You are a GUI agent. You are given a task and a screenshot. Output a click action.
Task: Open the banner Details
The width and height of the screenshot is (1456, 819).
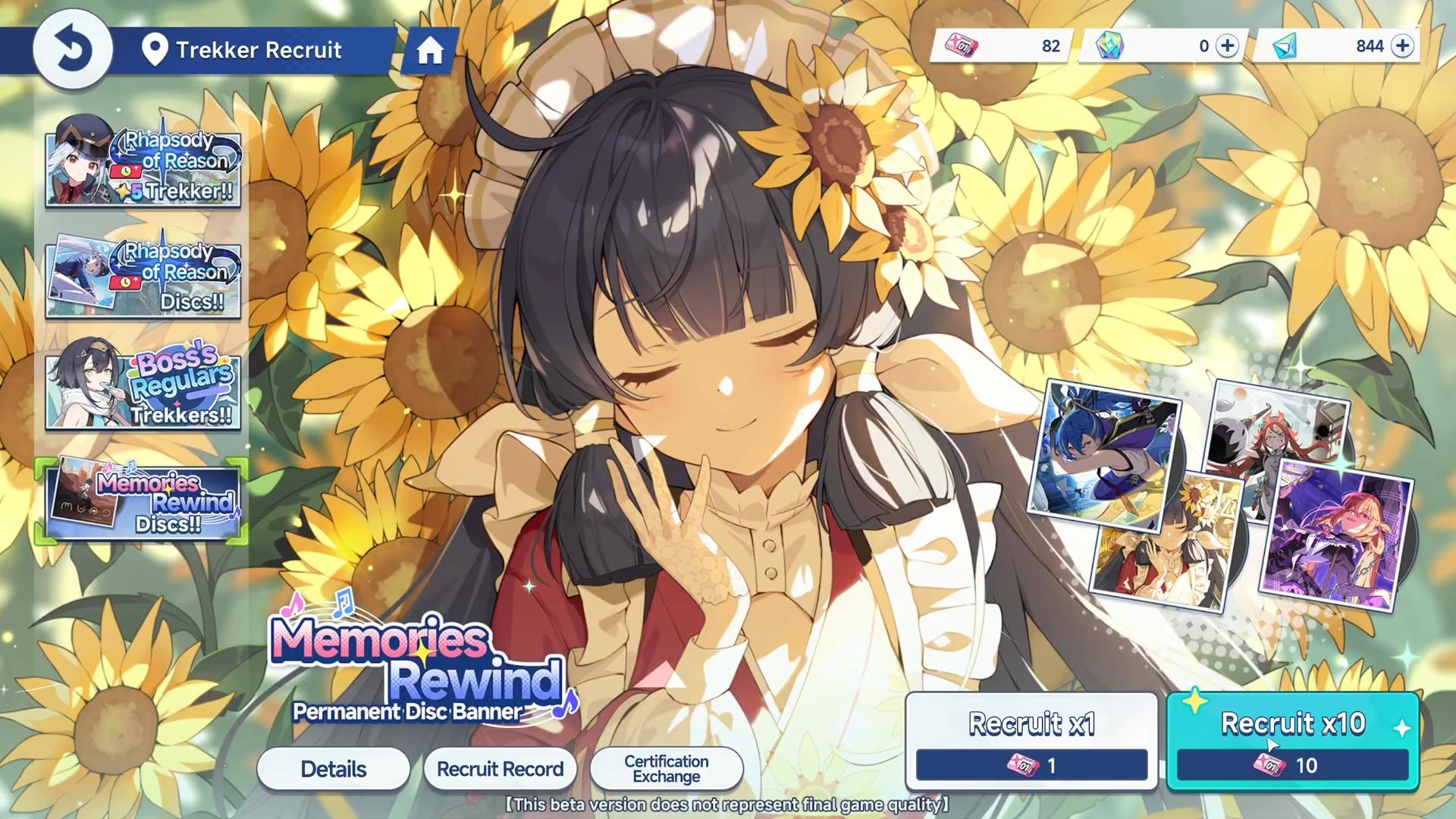tap(333, 769)
